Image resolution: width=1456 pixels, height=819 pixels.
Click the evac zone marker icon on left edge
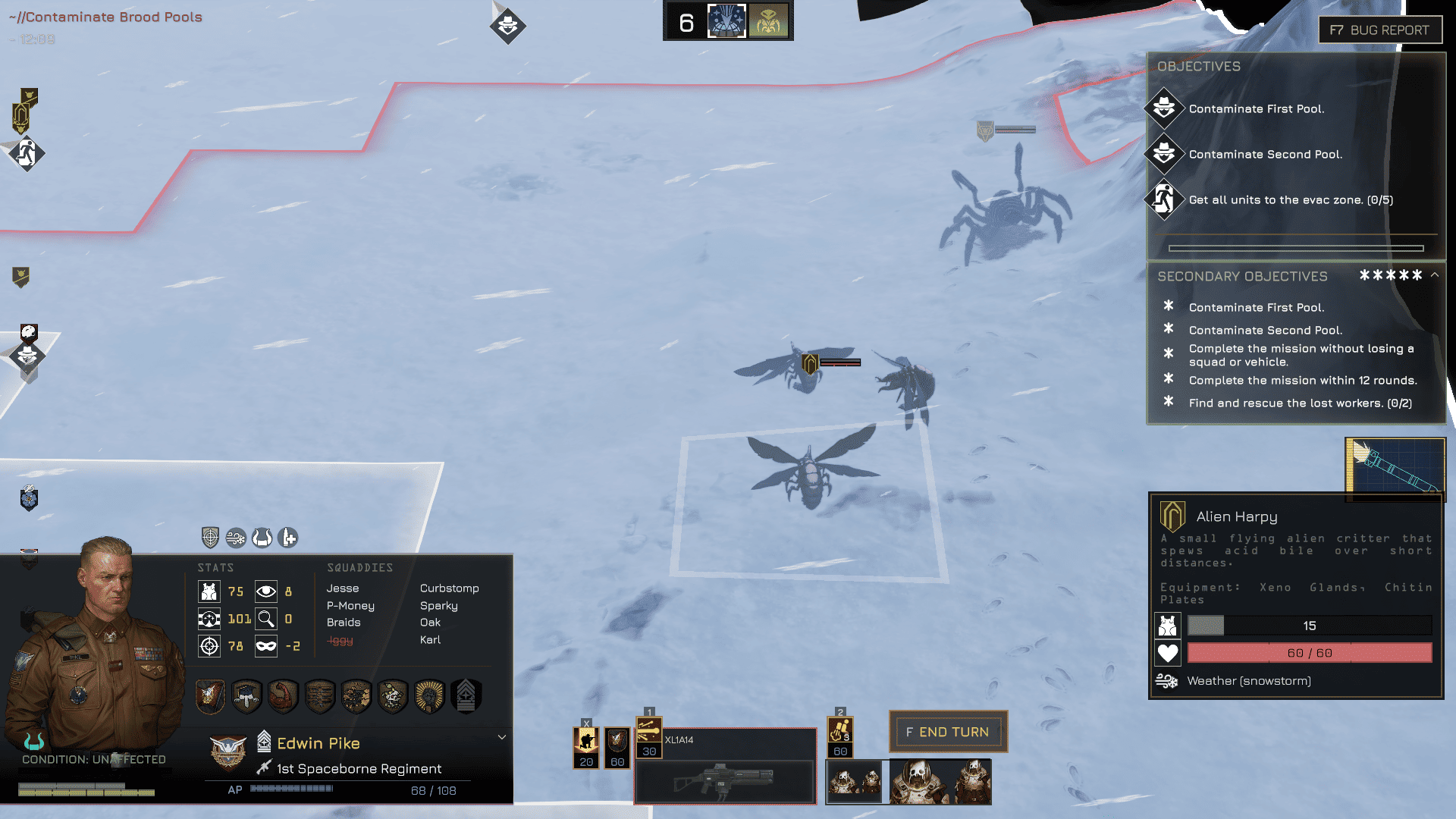27,154
